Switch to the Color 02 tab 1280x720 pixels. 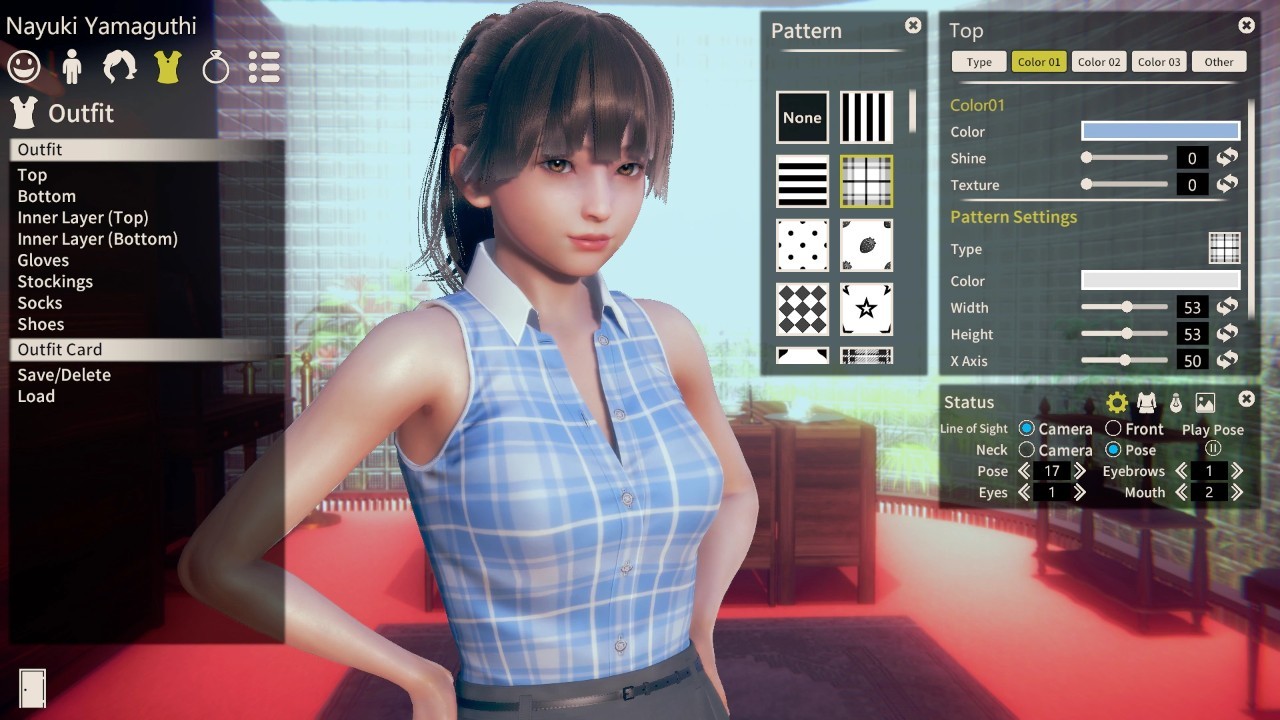1098,61
